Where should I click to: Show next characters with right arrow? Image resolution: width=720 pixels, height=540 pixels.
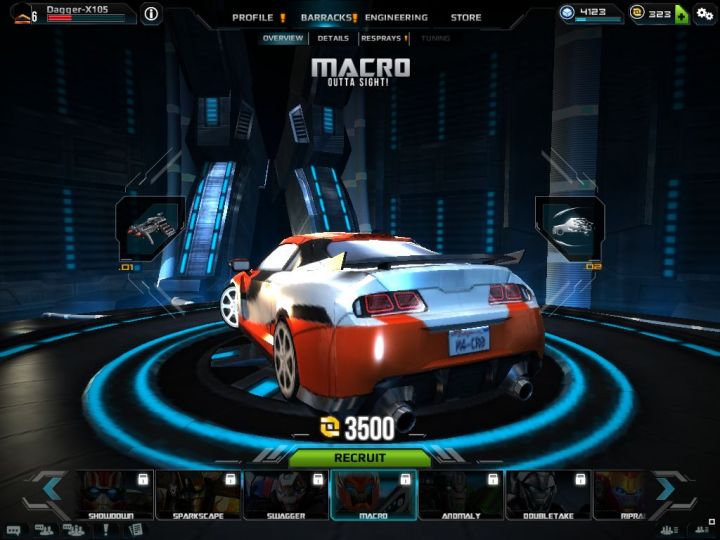668,490
